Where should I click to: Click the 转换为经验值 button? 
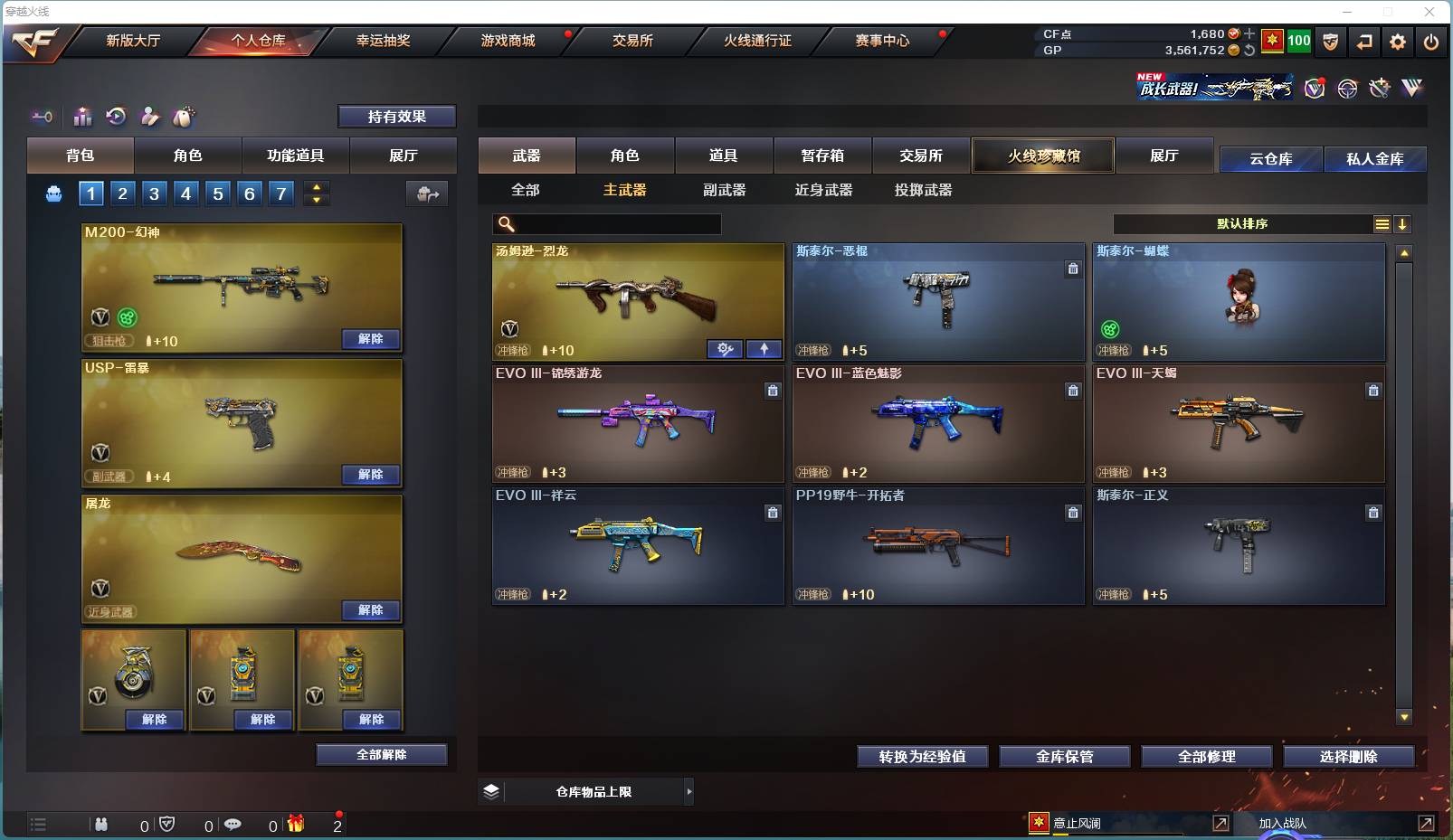(x=922, y=756)
